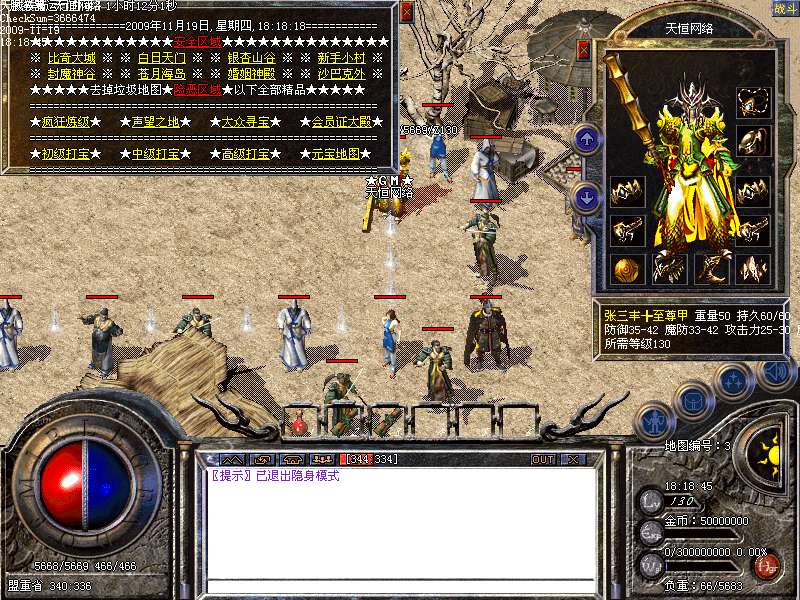This screenshot has height=600, width=800.
Task: Pick the 苍月海岛 link
Action: coord(161,74)
